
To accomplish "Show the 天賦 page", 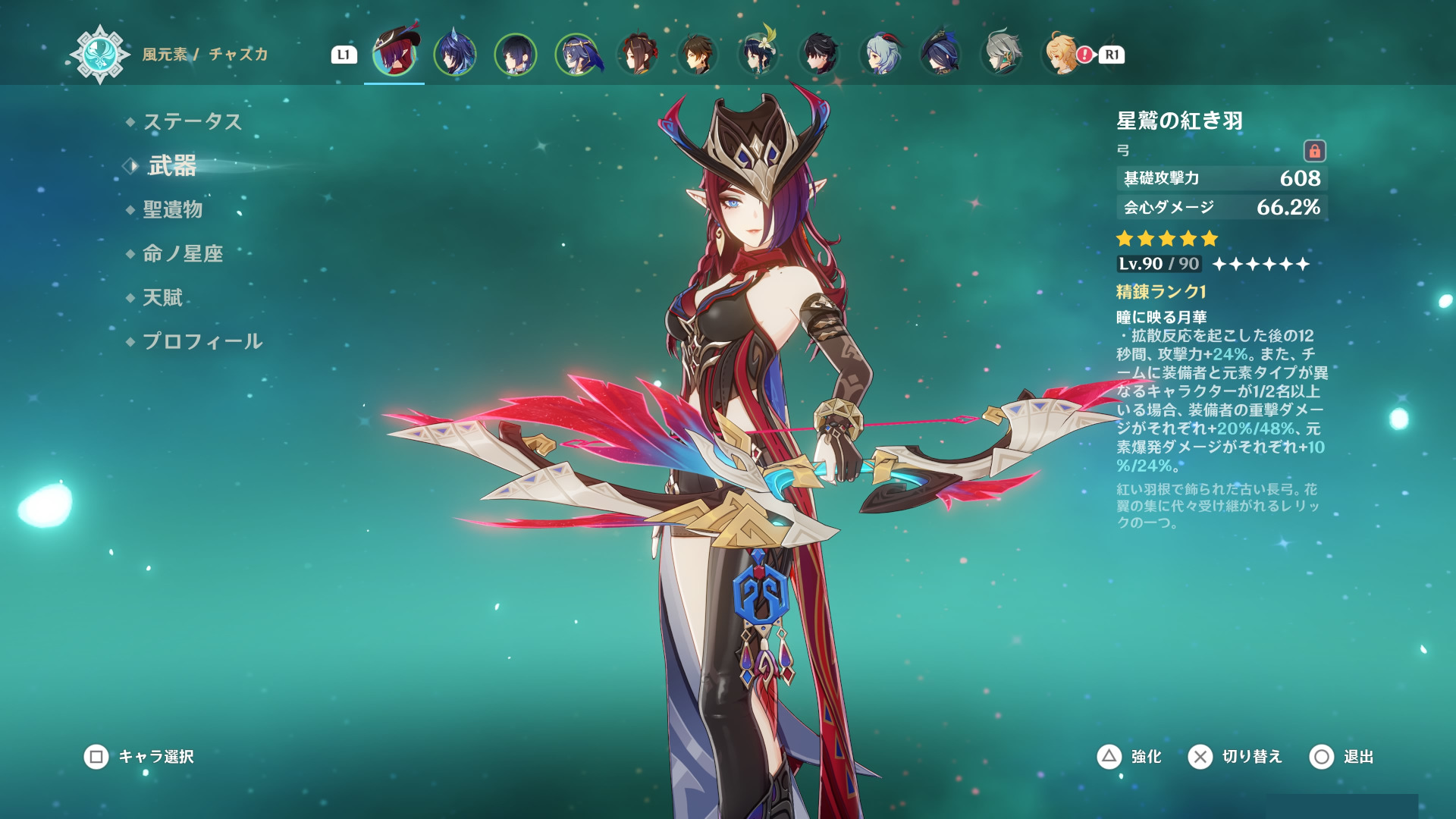I will click(x=162, y=297).
